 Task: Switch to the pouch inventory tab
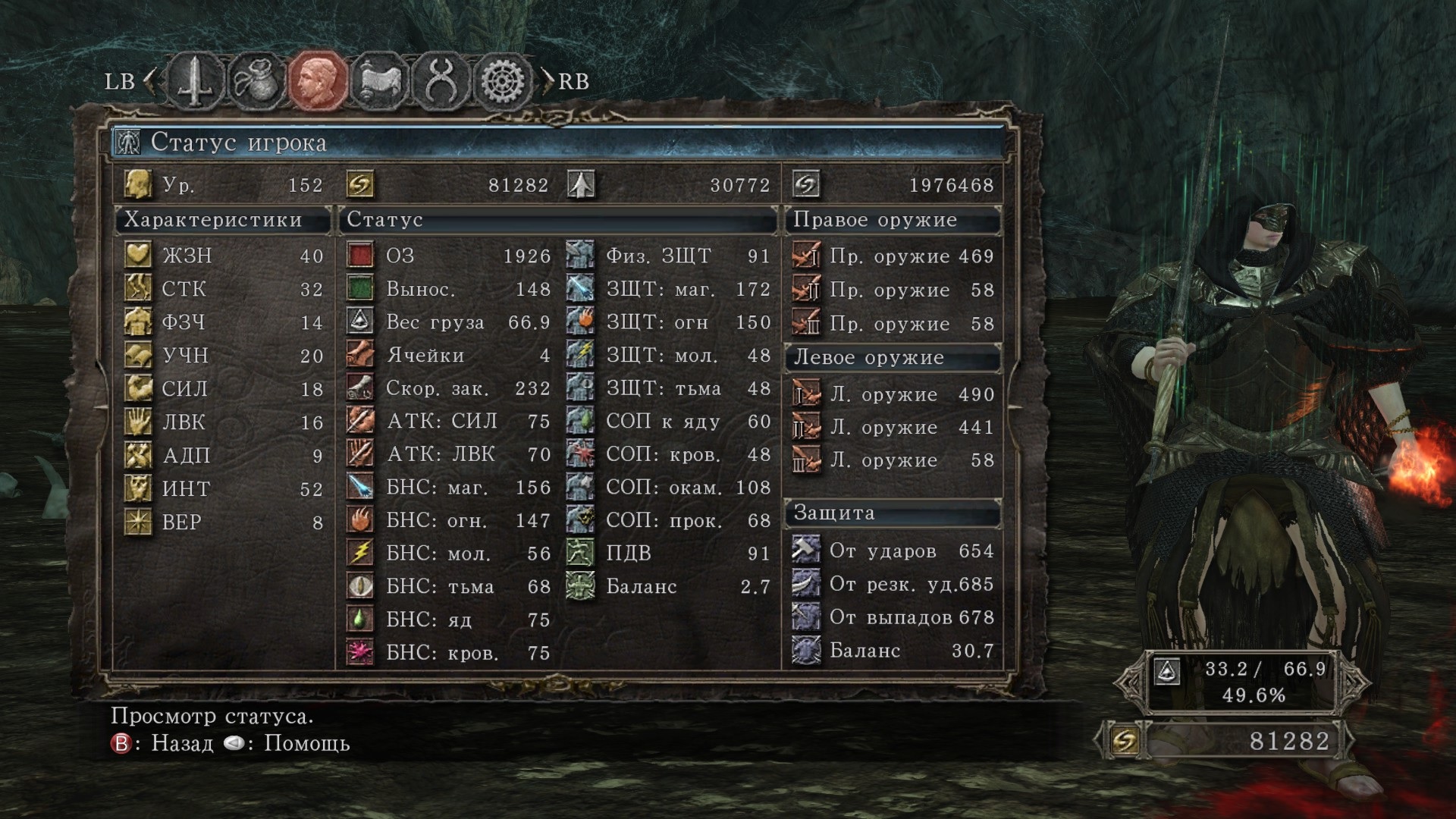click(256, 81)
